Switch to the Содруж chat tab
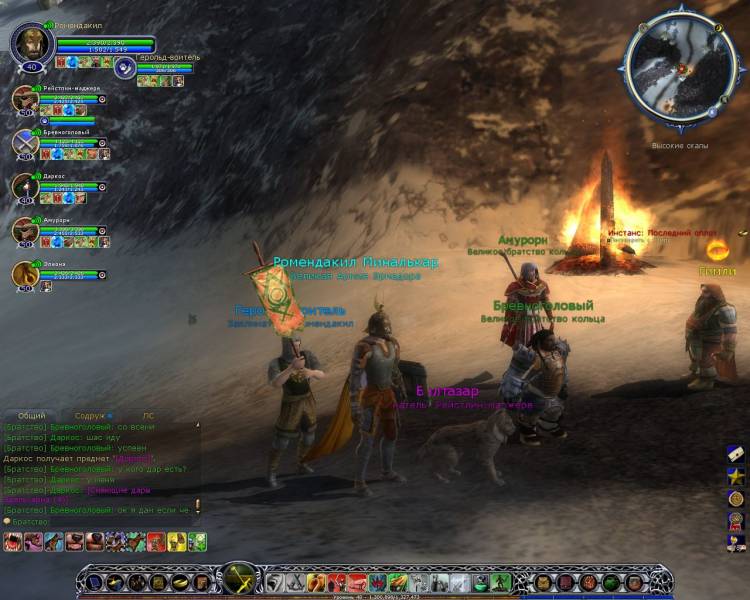Image resolution: width=750 pixels, height=600 pixels. 90,415
